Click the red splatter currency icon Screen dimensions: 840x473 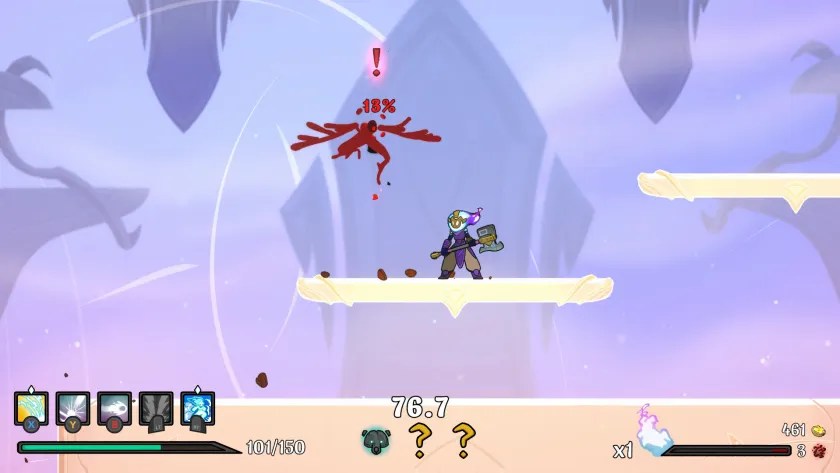(x=818, y=450)
